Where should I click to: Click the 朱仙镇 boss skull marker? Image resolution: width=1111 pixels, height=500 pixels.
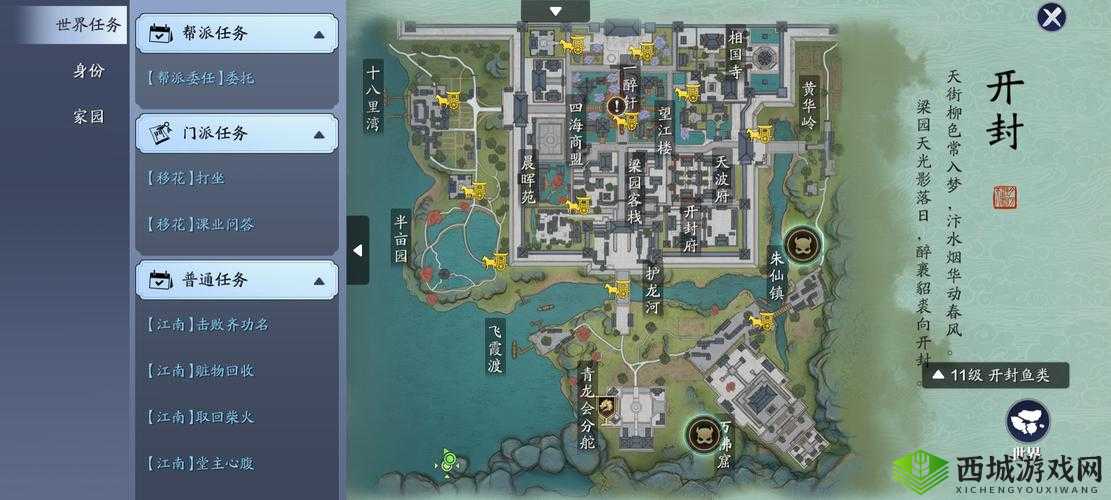(802, 243)
